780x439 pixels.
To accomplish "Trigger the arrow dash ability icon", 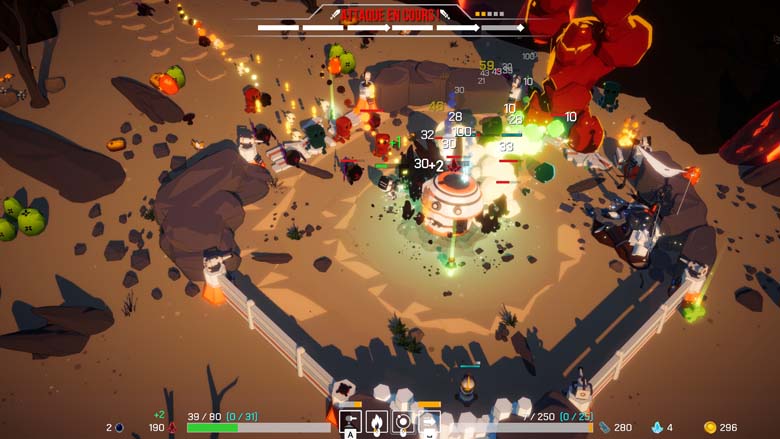I will tap(429, 423).
